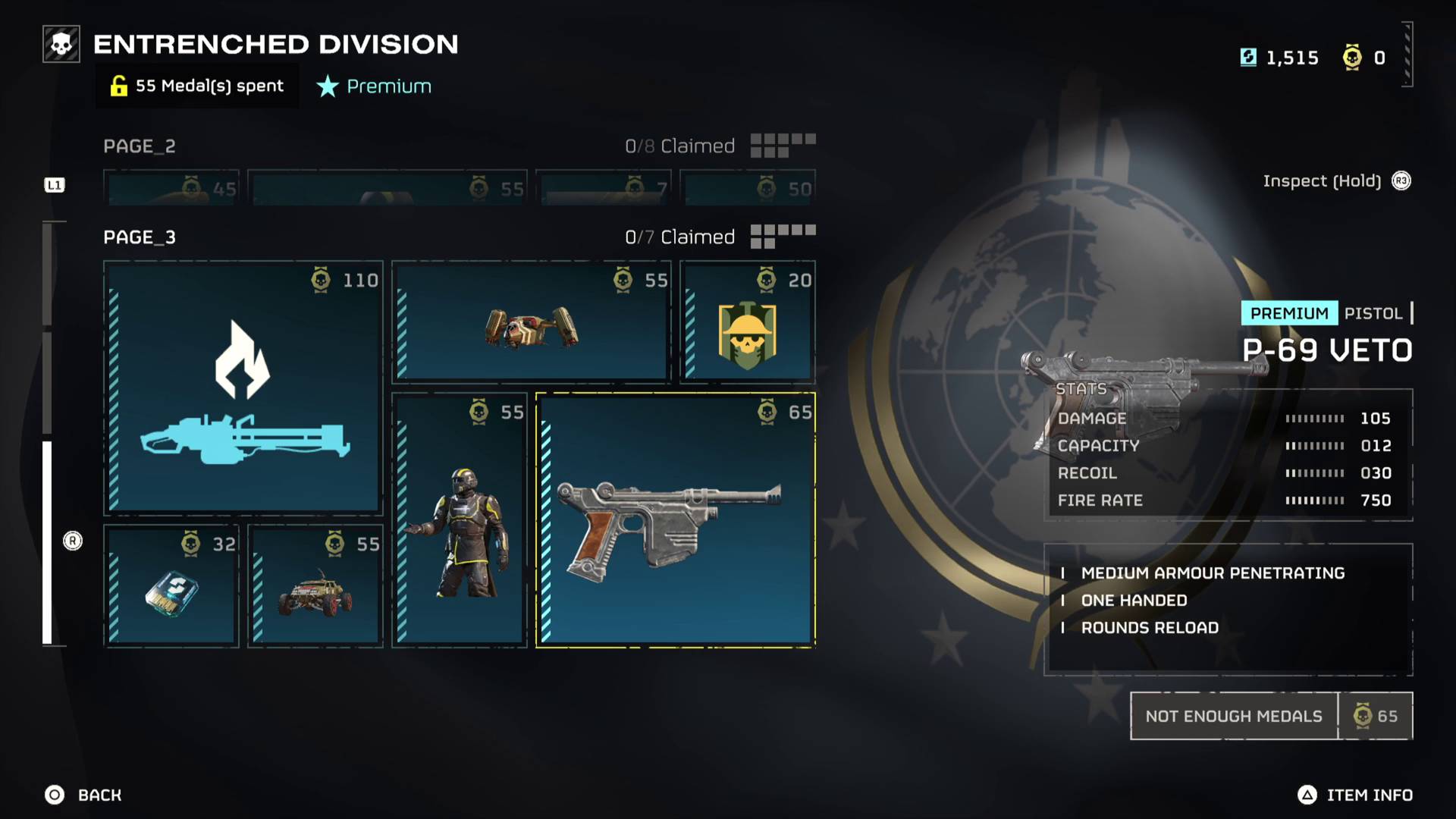Toggle the Premium star filter
This screenshot has height=819, width=1456.
(373, 86)
